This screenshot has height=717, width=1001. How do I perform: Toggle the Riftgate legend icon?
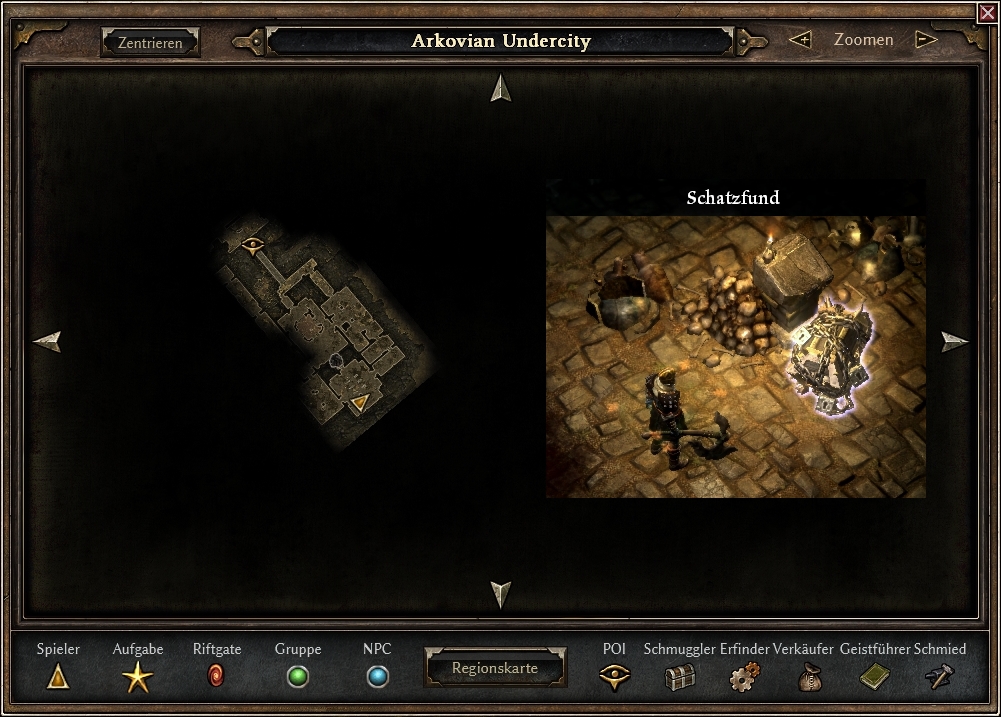coord(216,676)
